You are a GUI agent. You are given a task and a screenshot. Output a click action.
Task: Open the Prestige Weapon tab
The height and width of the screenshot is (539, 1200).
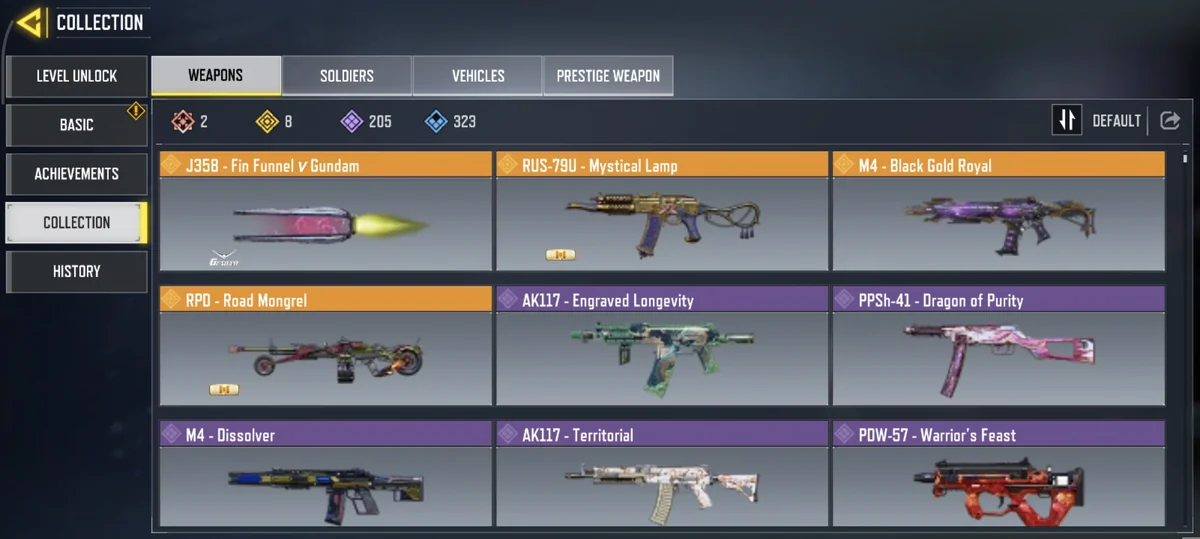point(608,76)
